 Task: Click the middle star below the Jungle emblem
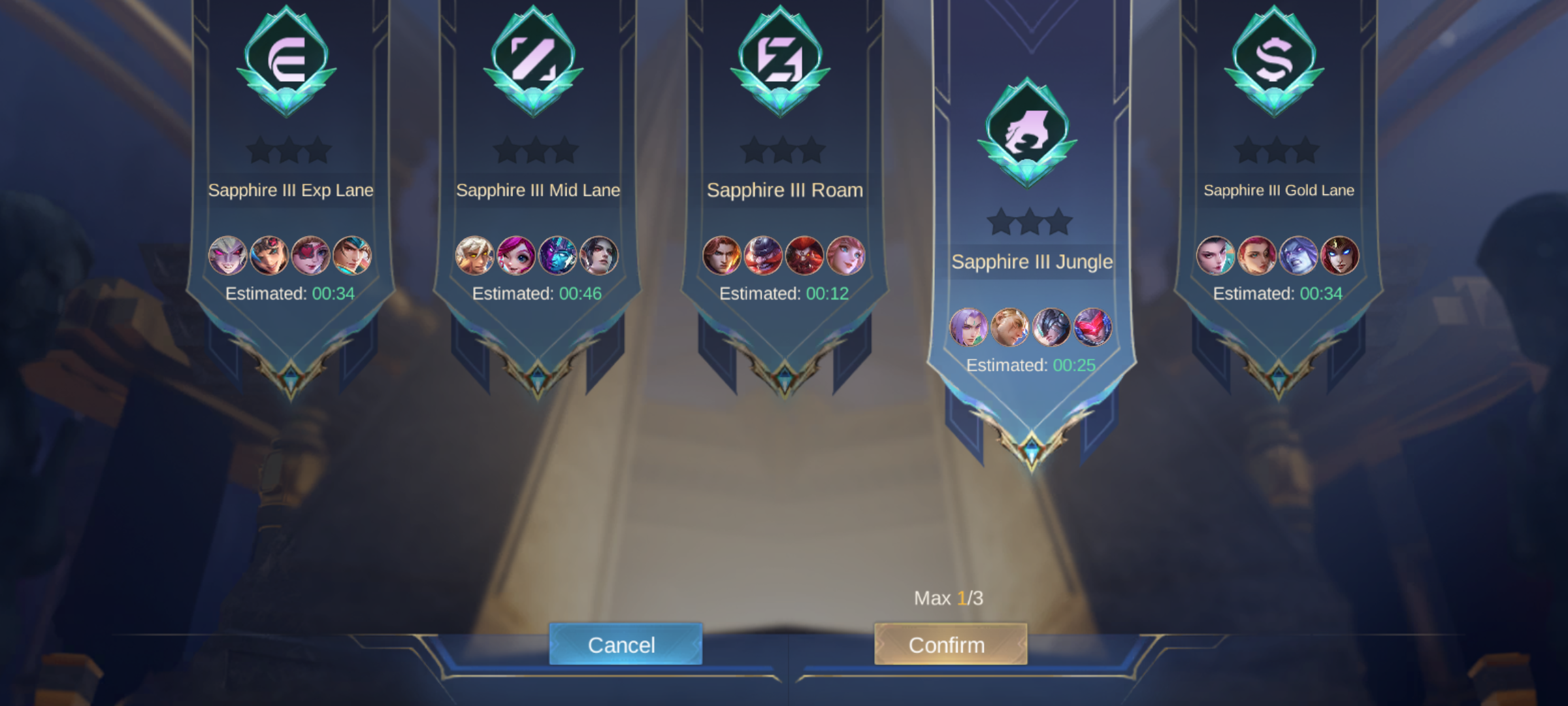1028,221
